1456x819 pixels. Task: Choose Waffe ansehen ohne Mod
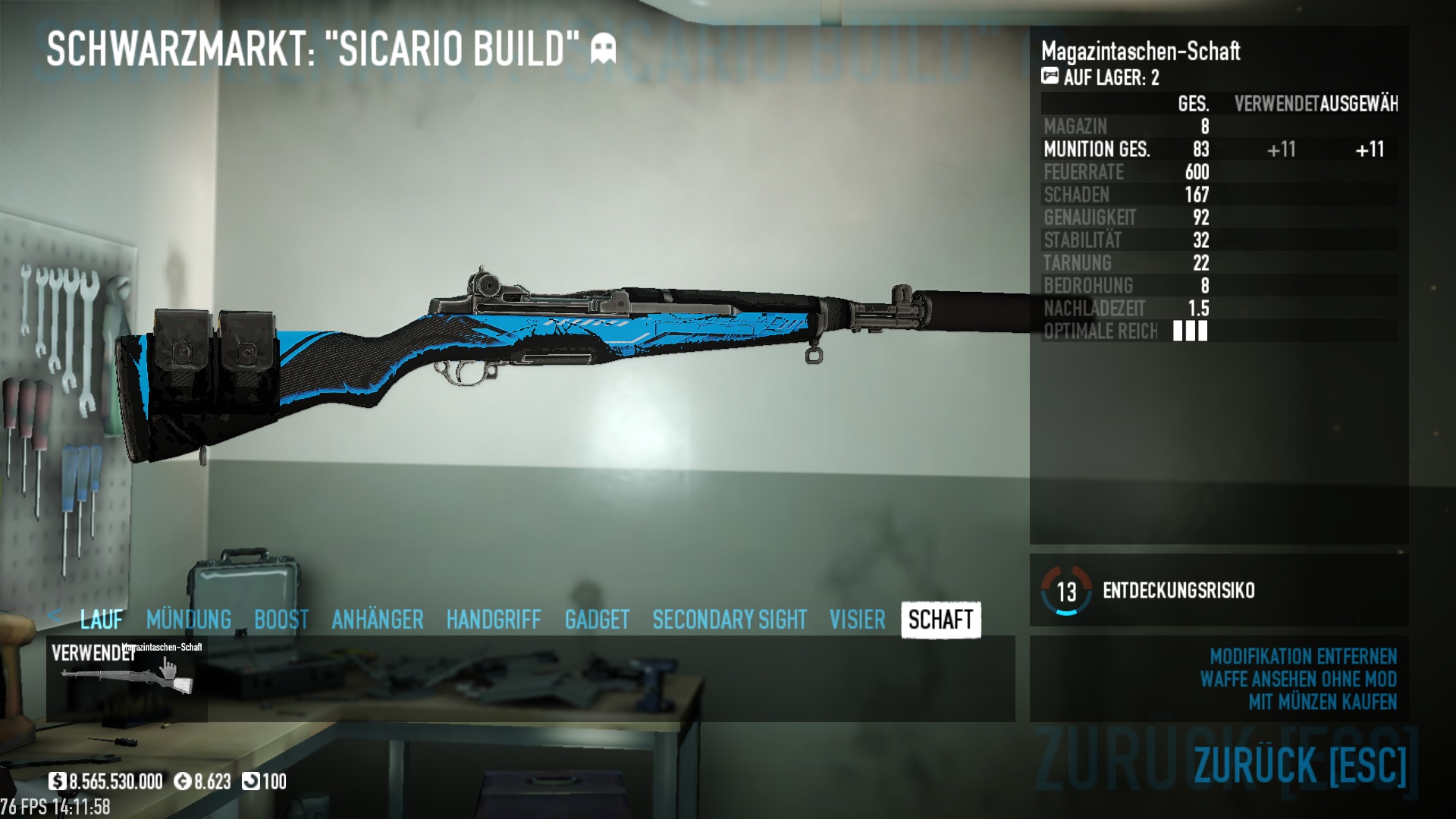coord(1298,679)
